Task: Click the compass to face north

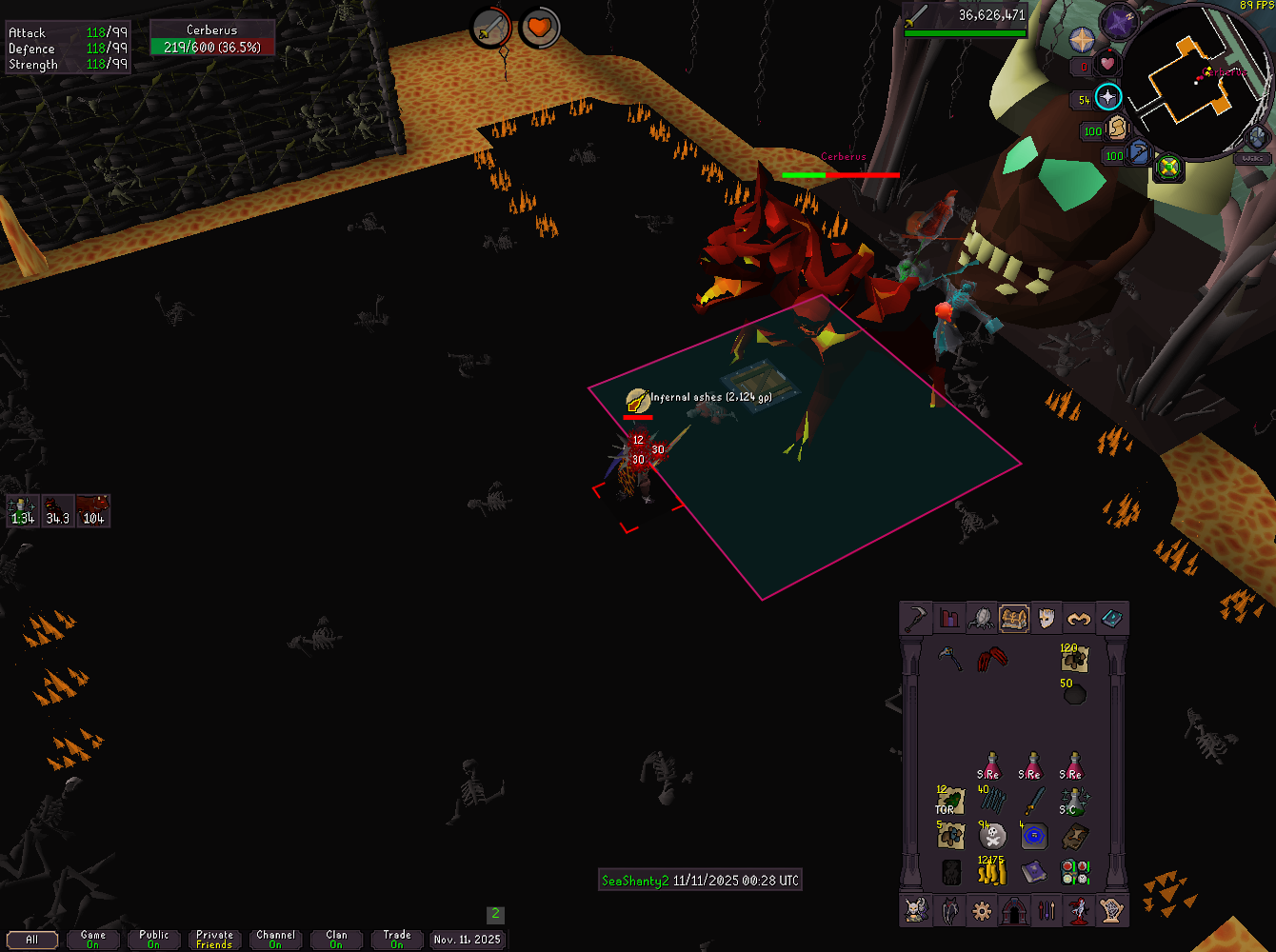Action: (1082, 40)
